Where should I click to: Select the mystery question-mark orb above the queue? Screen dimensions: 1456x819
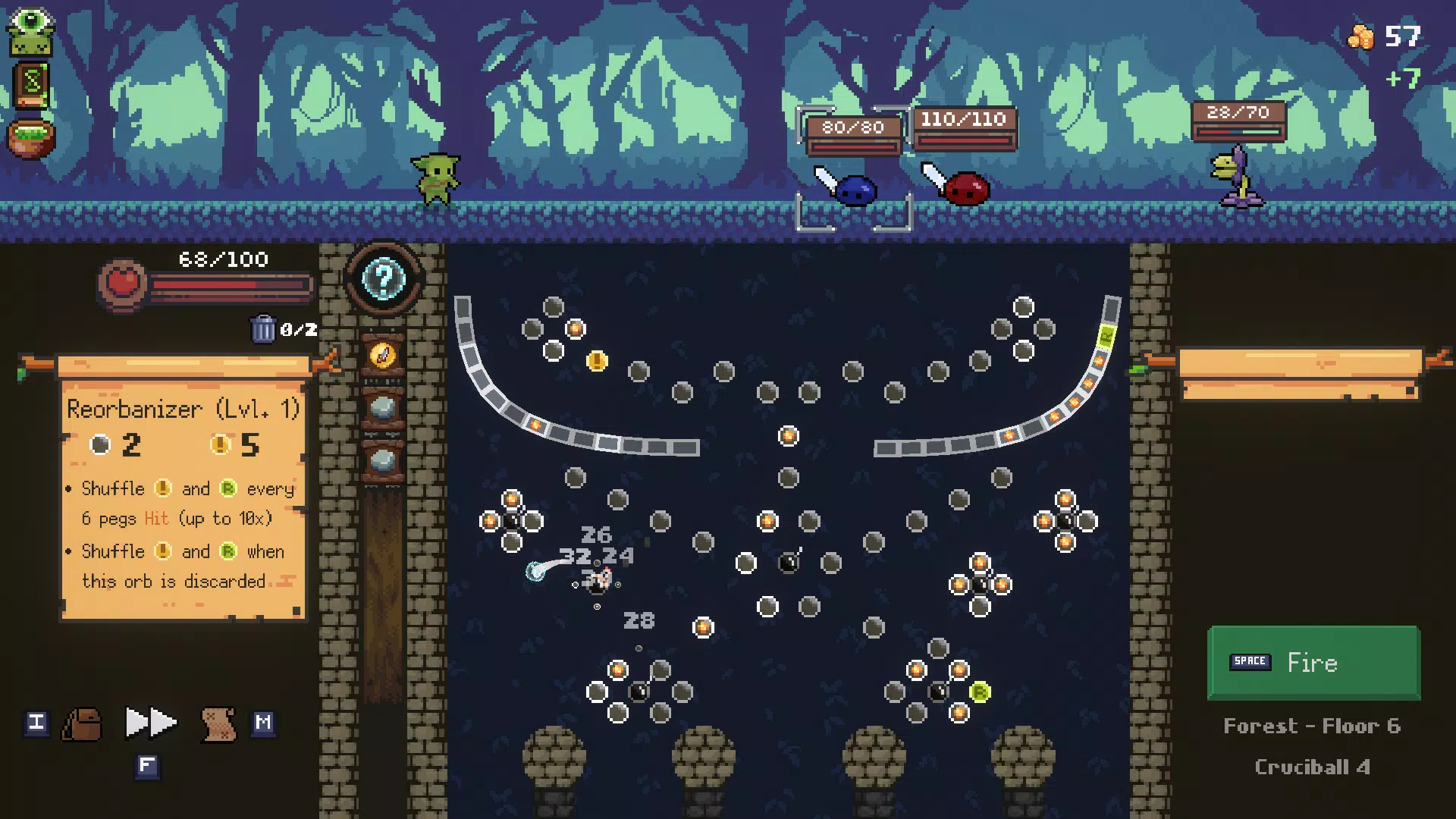pyautogui.click(x=382, y=279)
